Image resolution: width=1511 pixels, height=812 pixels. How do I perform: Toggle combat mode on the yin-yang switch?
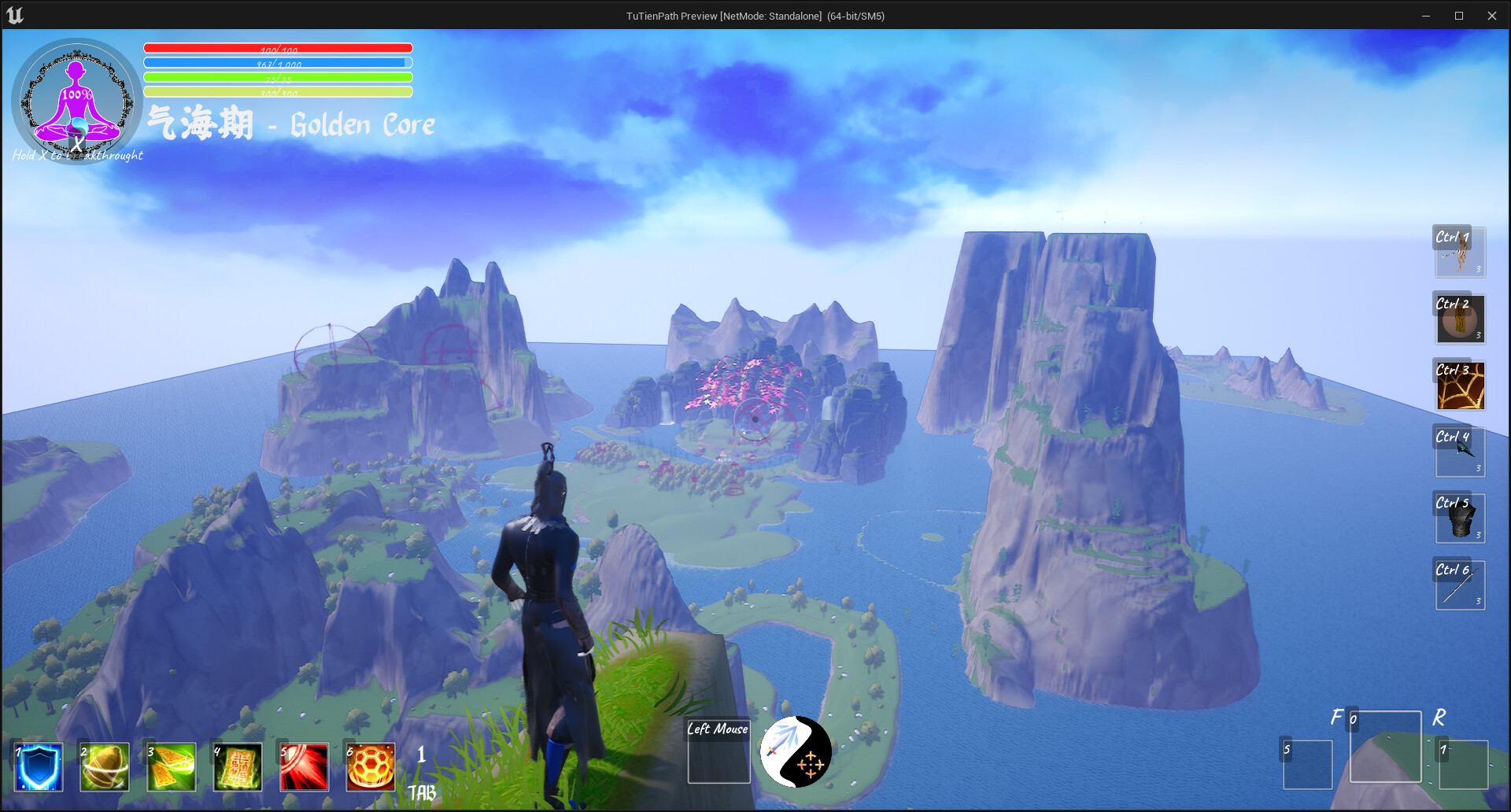(x=795, y=751)
